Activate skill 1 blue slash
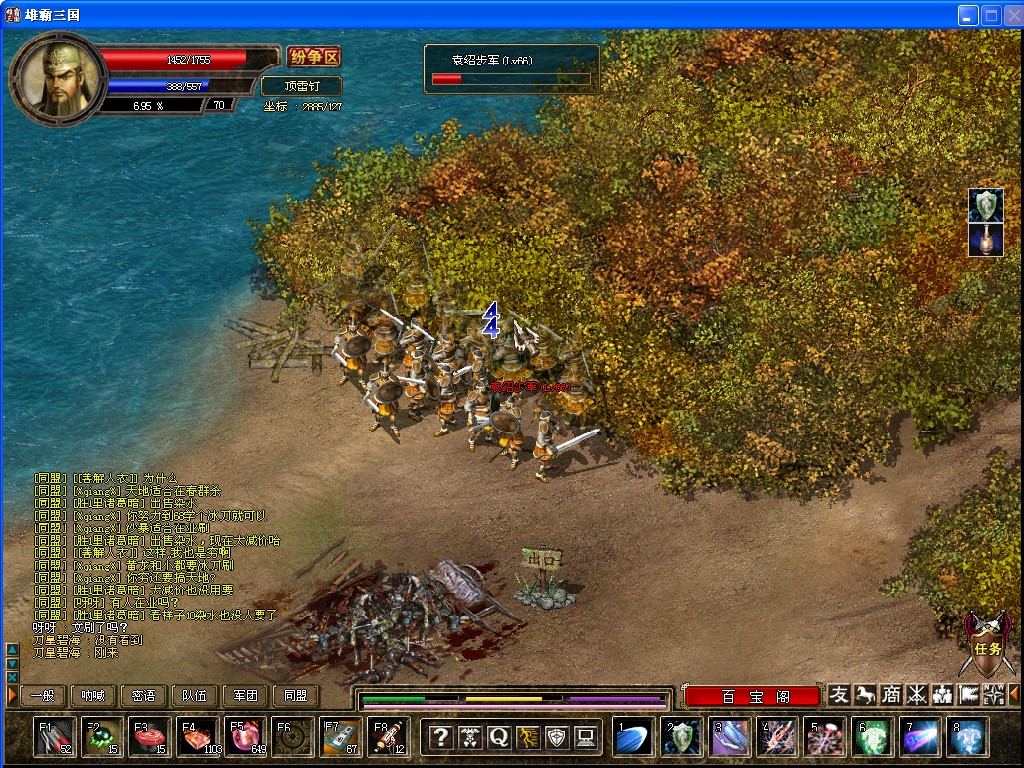Viewport: 1024px width, 768px height. (633, 738)
